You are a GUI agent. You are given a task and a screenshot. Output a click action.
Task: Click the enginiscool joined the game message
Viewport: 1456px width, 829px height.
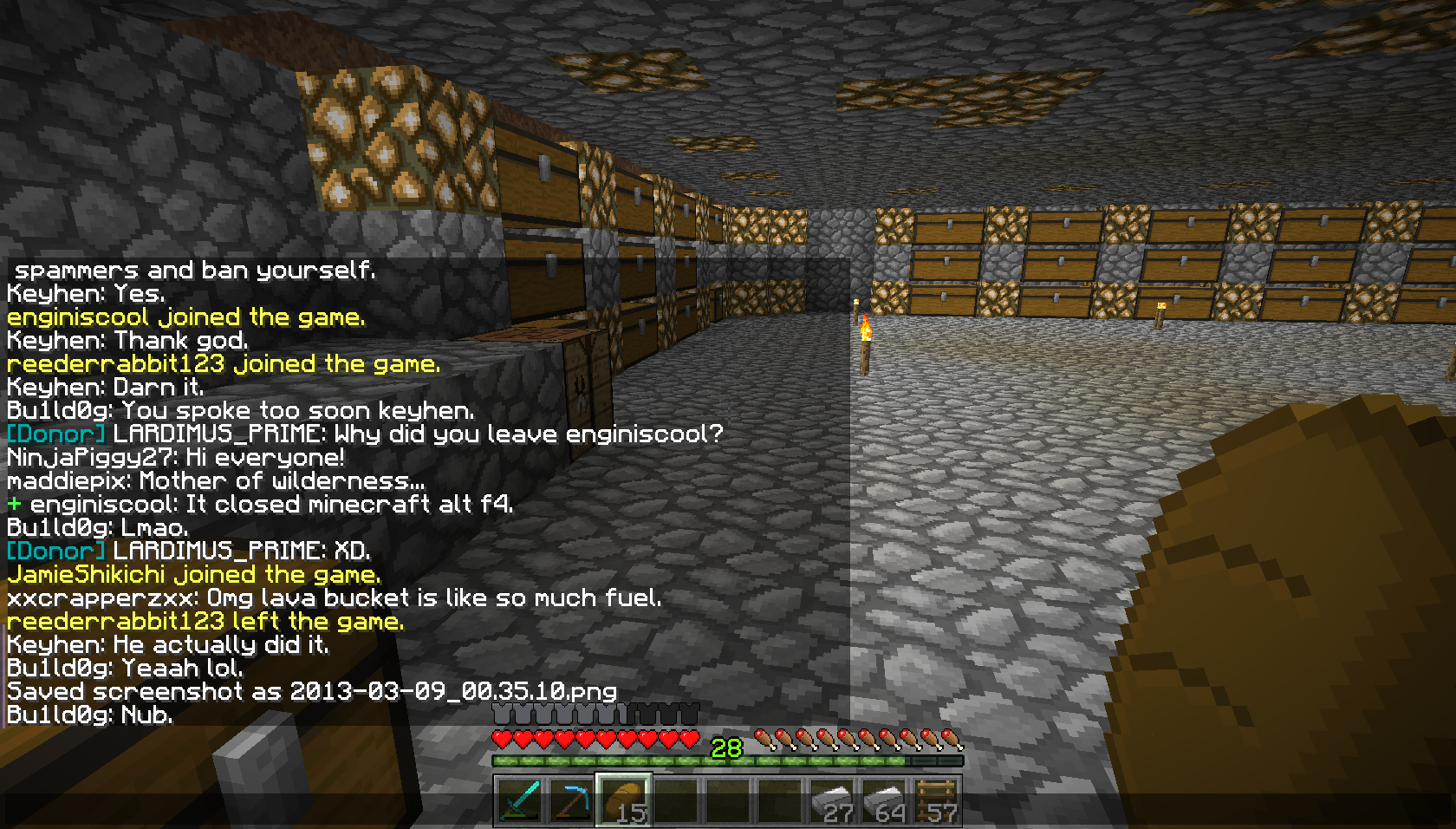click(185, 317)
